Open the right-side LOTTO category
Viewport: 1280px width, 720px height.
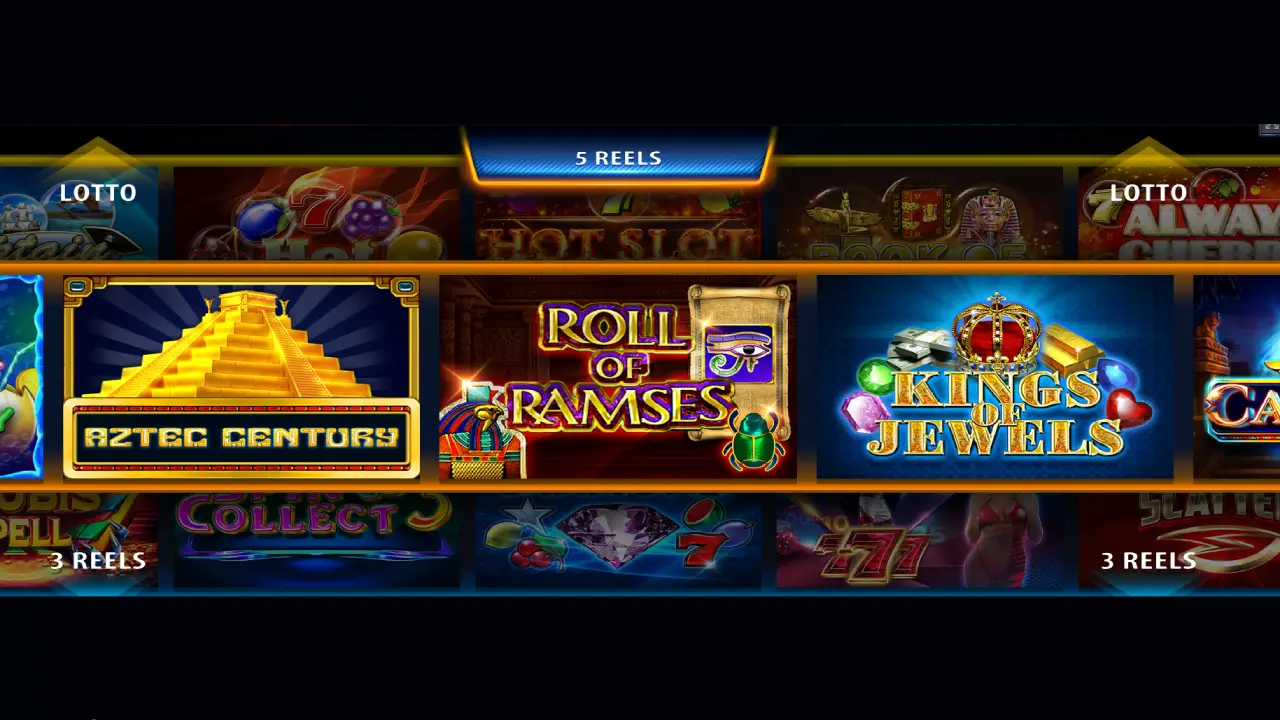tap(1150, 193)
